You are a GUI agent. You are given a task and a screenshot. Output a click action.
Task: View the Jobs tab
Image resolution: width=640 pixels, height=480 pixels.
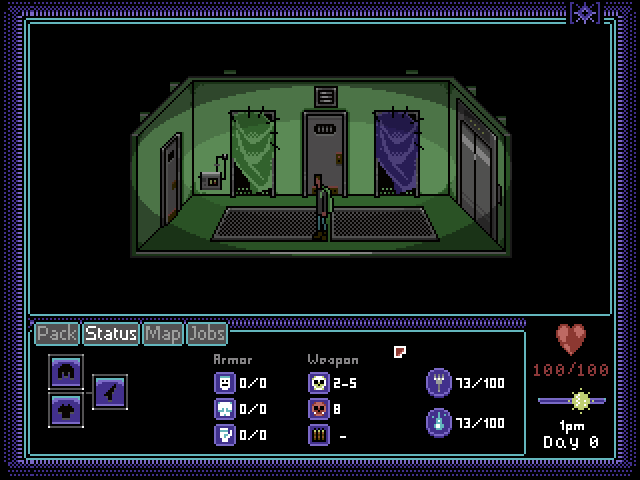pyautogui.click(x=206, y=333)
